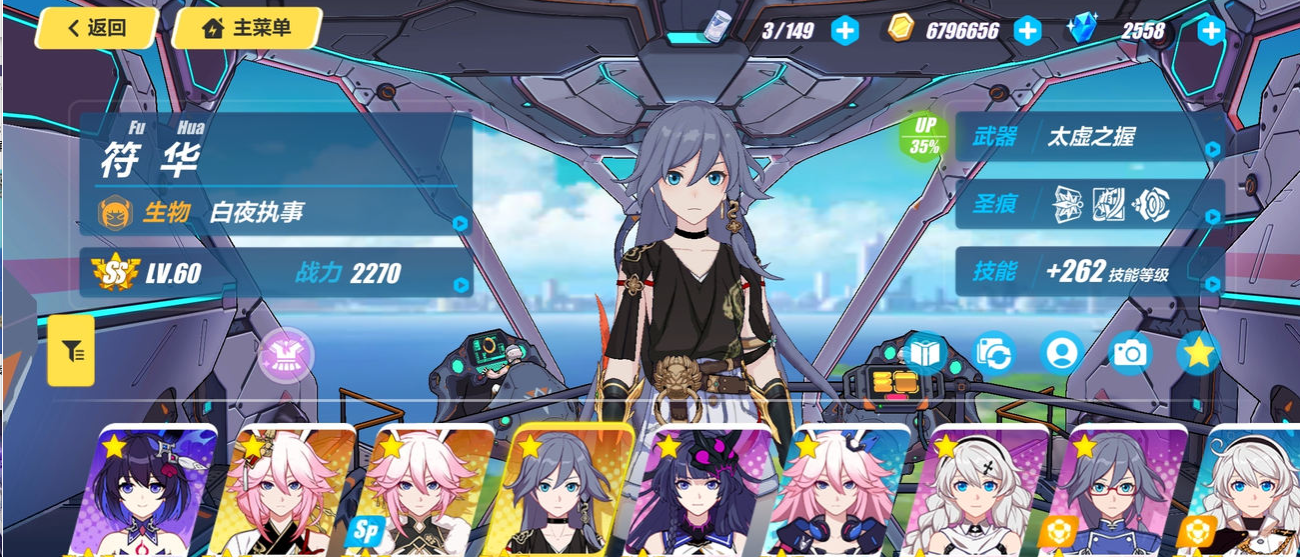The height and width of the screenshot is (557, 1300).
Task: Activate the camera photo mode
Action: [x=1130, y=352]
